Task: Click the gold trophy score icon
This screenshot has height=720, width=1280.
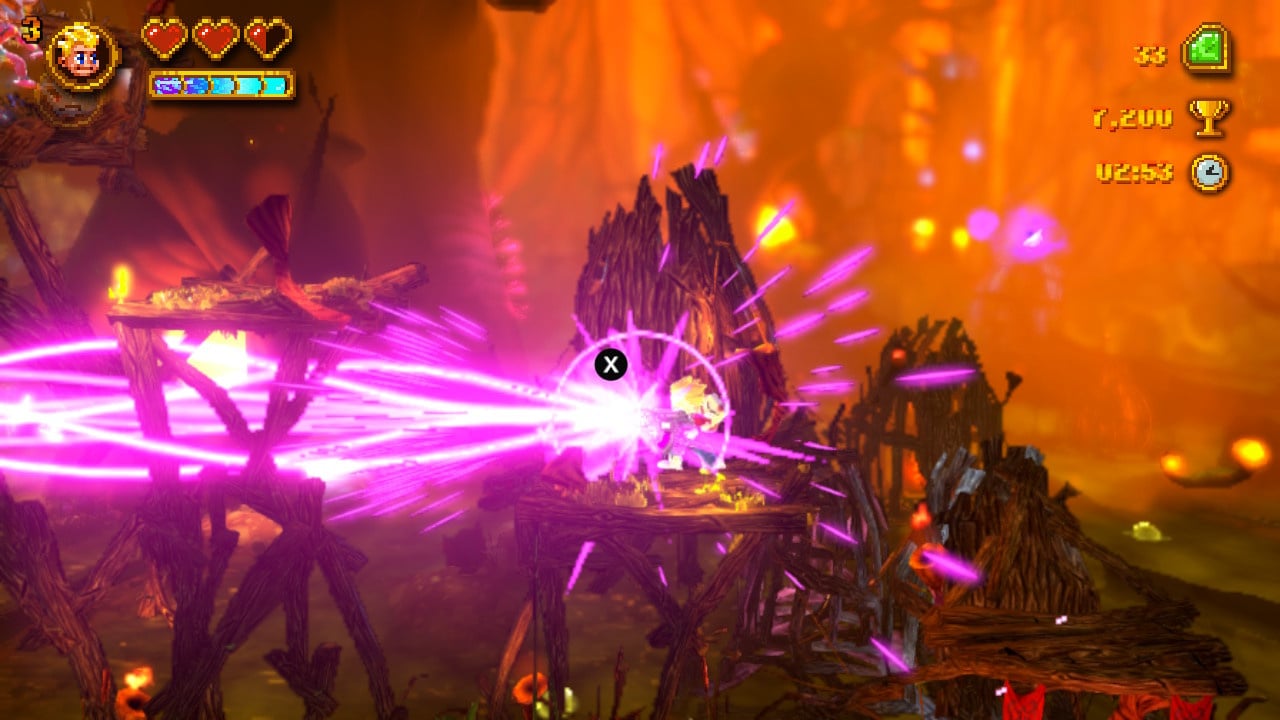Action: [x=1208, y=117]
